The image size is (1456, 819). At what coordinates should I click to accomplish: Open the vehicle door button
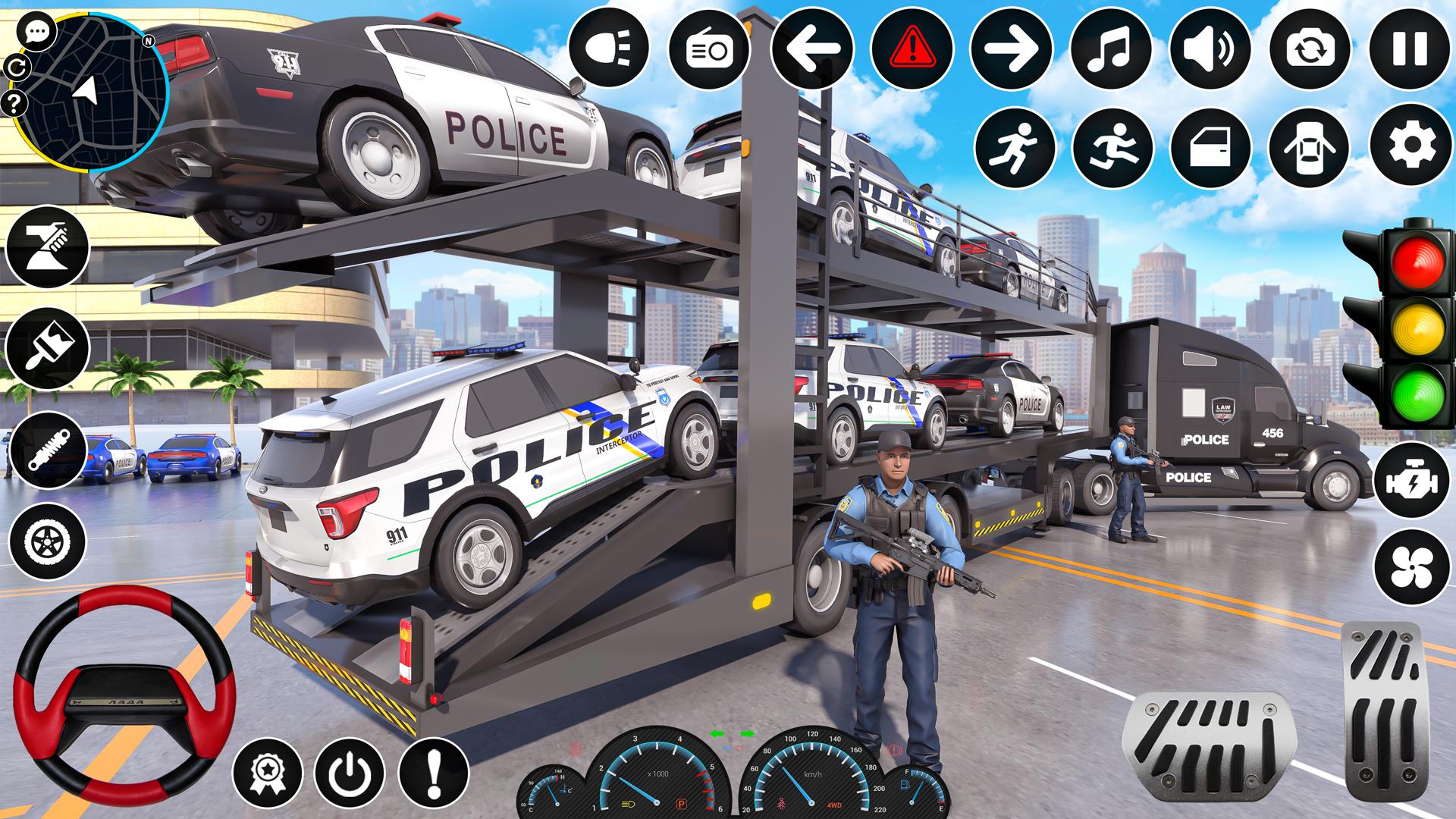(x=1211, y=146)
